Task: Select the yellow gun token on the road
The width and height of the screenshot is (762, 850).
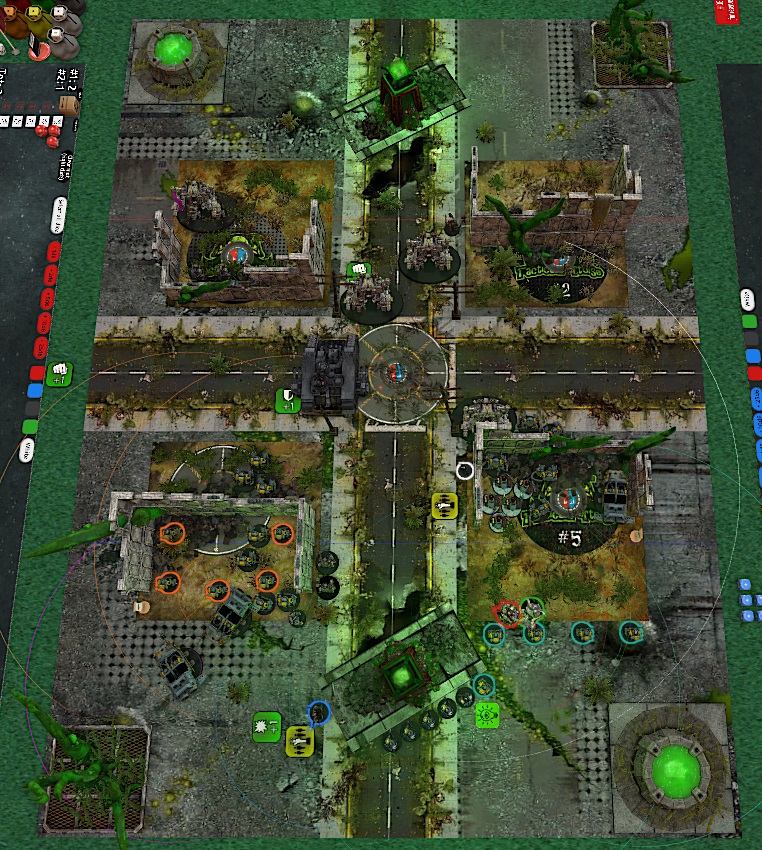Action: coord(445,506)
